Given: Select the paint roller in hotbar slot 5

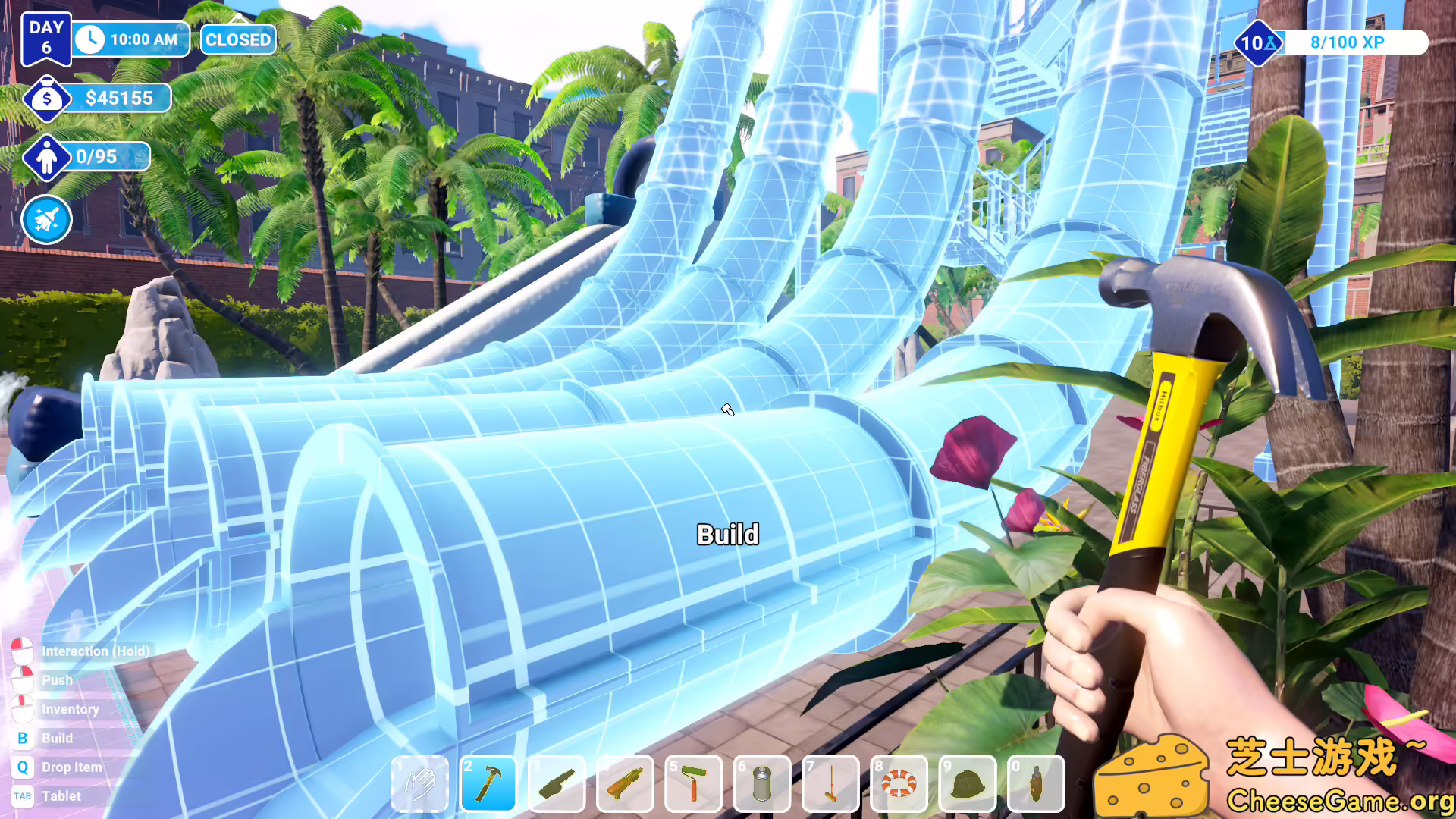Looking at the screenshot, I should pos(693,783).
